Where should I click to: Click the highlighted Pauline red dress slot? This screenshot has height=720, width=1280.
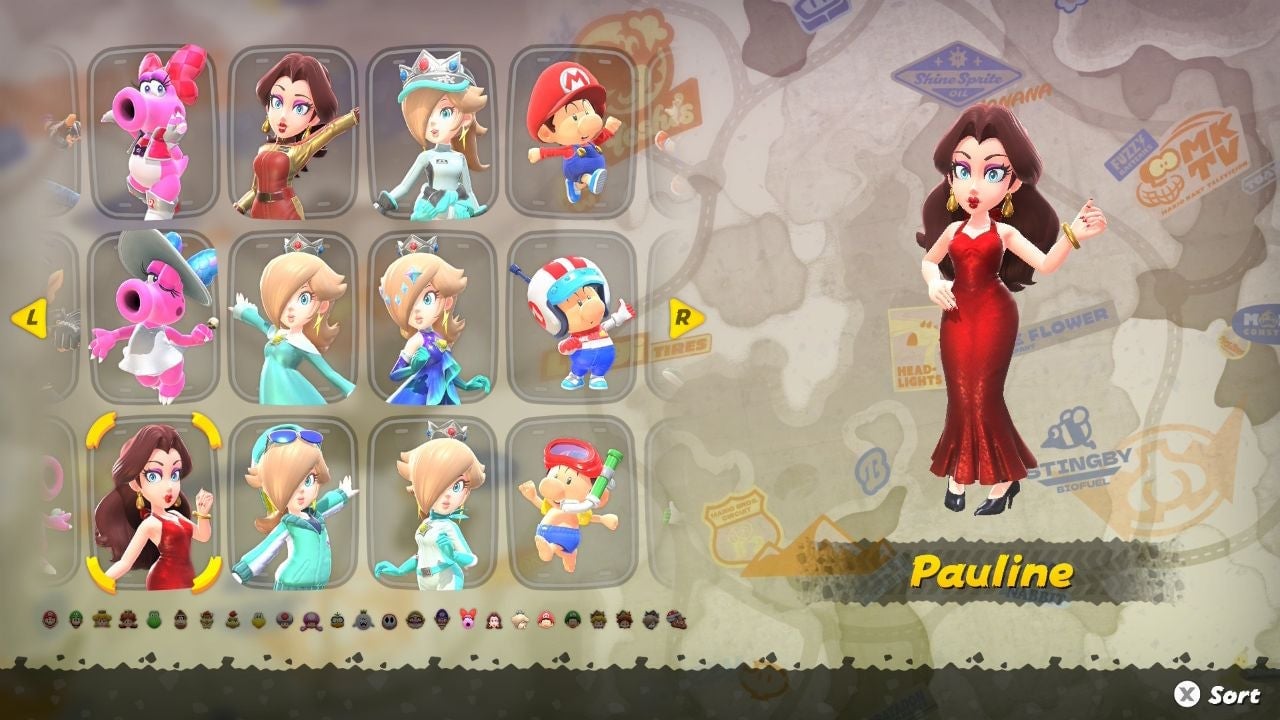pos(165,505)
